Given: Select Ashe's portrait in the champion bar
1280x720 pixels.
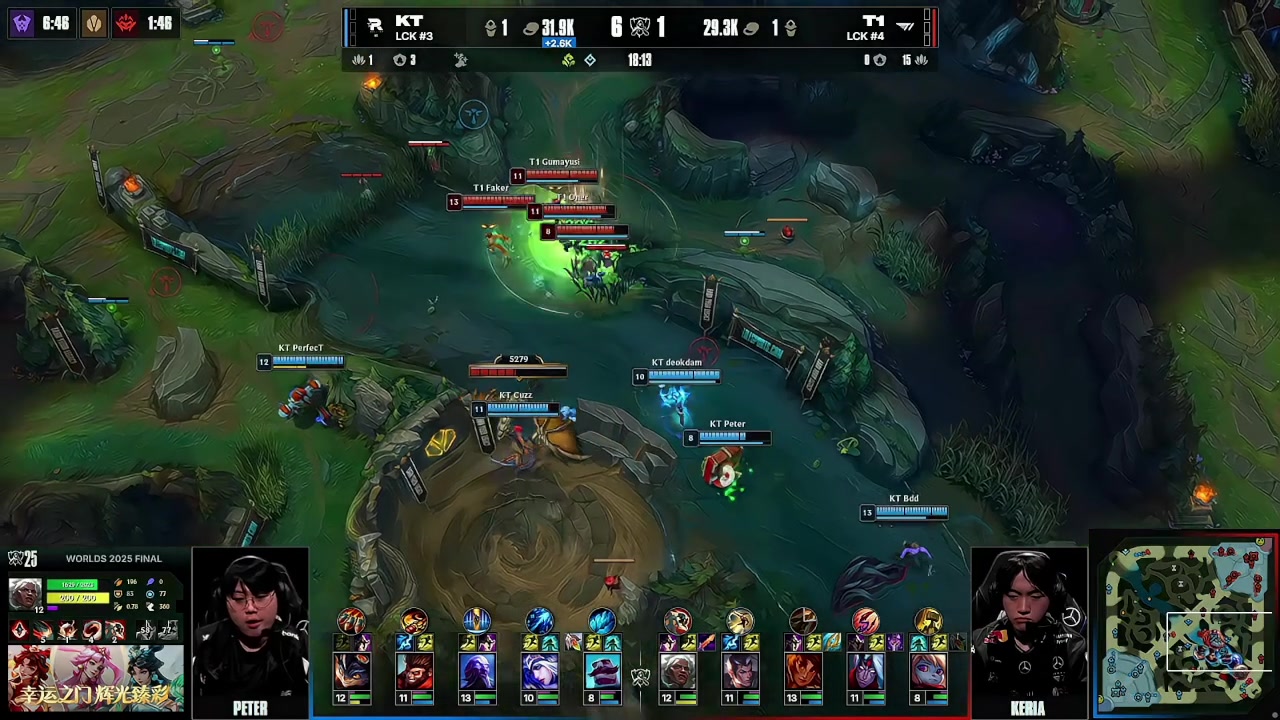Looking at the screenshot, I should click(540, 671).
